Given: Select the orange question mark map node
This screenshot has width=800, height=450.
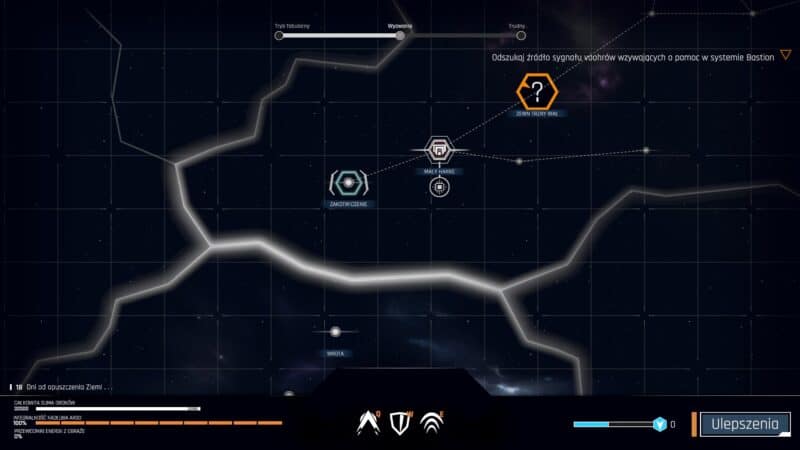Looking at the screenshot, I should click(x=538, y=94).
